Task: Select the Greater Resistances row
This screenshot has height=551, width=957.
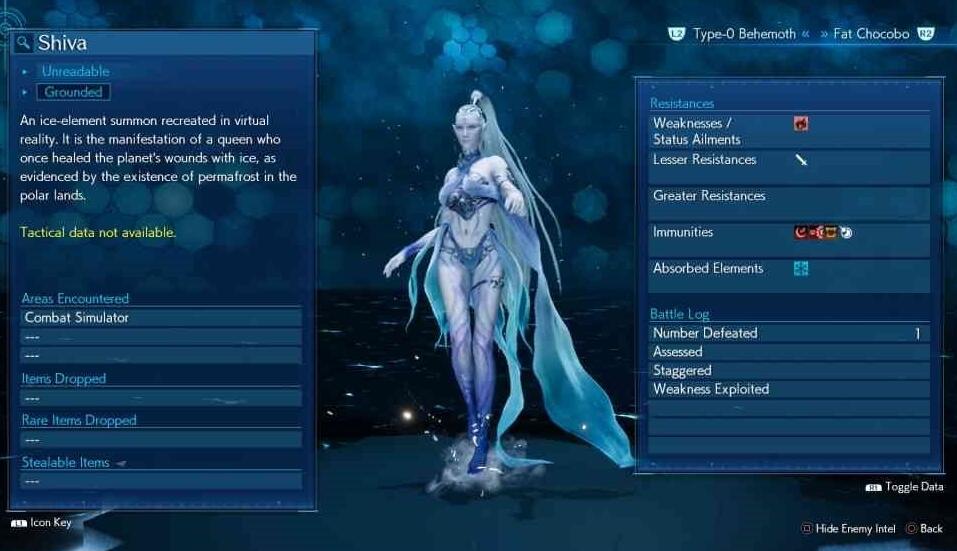Action: pos(788,197)
